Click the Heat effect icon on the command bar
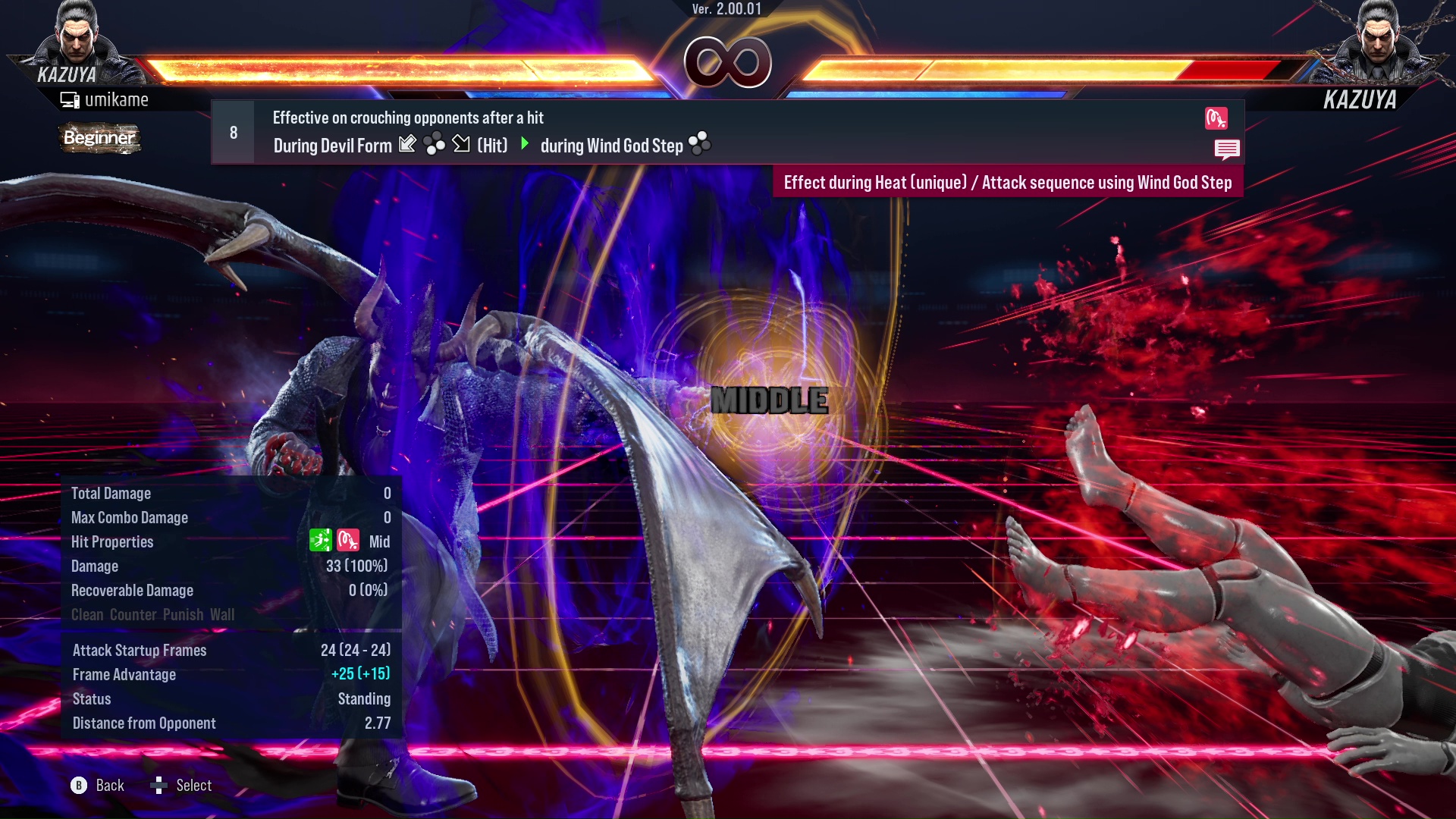 point(1217,118)
